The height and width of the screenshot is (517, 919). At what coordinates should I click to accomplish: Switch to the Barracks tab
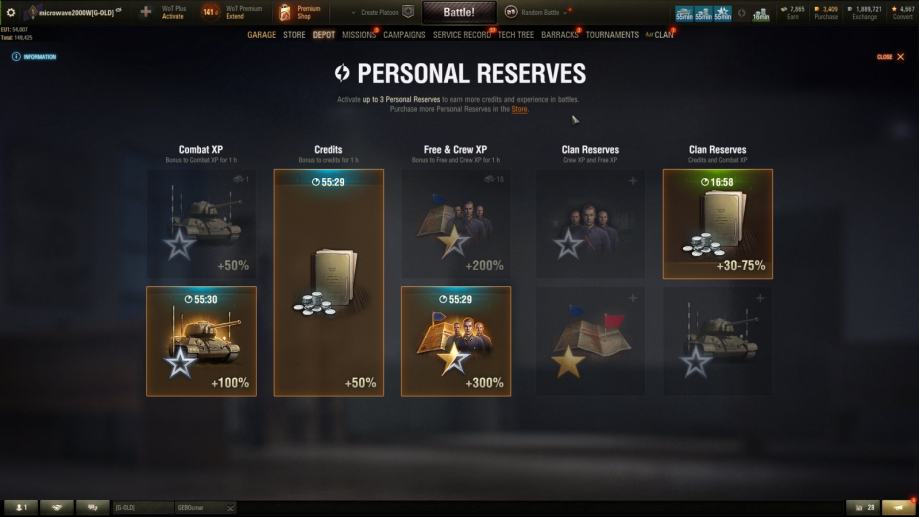[560, 35]
